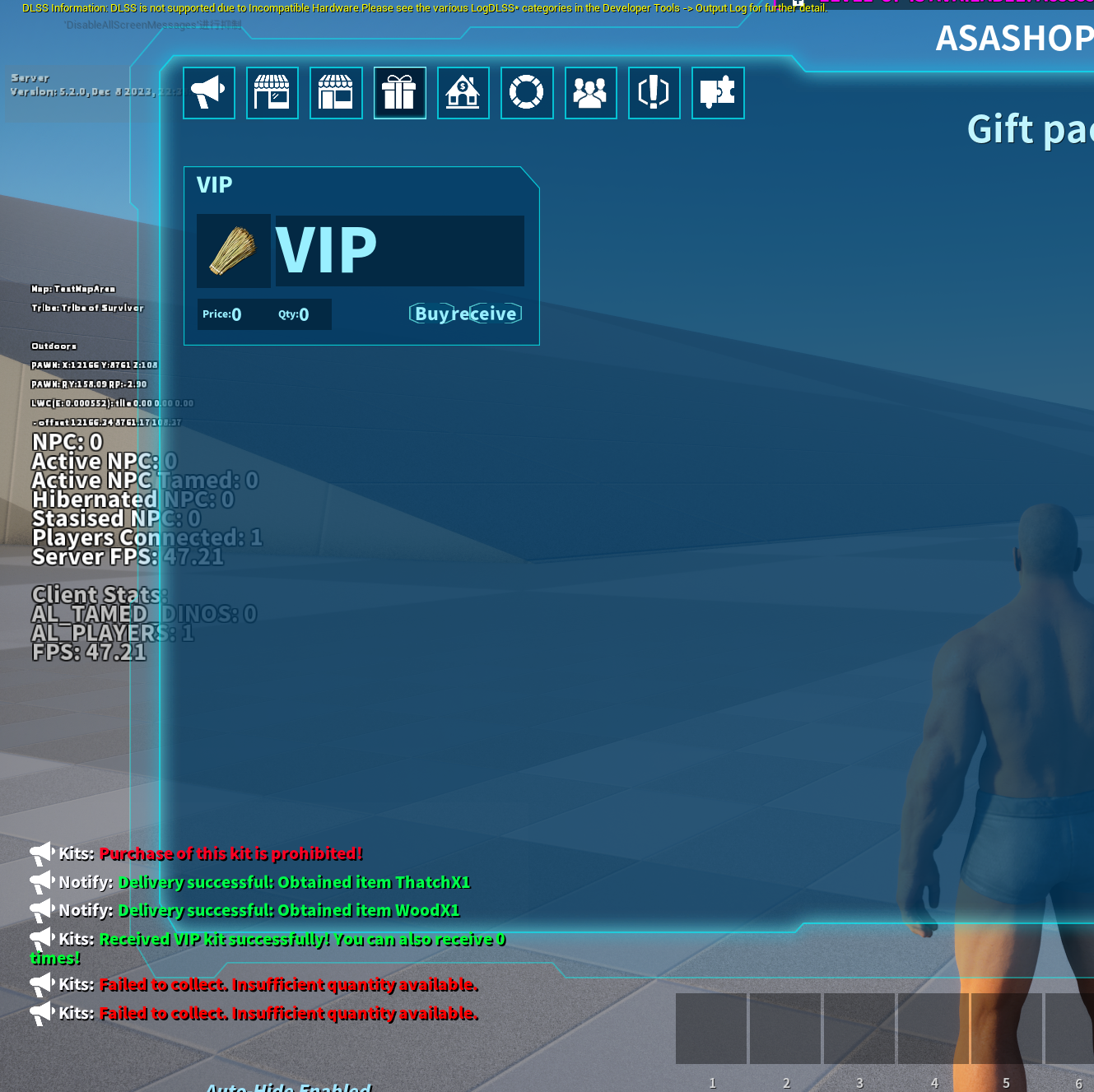Select the thatch thumbnail on the VIP card

pyautogui.click(x=233, y=251)
